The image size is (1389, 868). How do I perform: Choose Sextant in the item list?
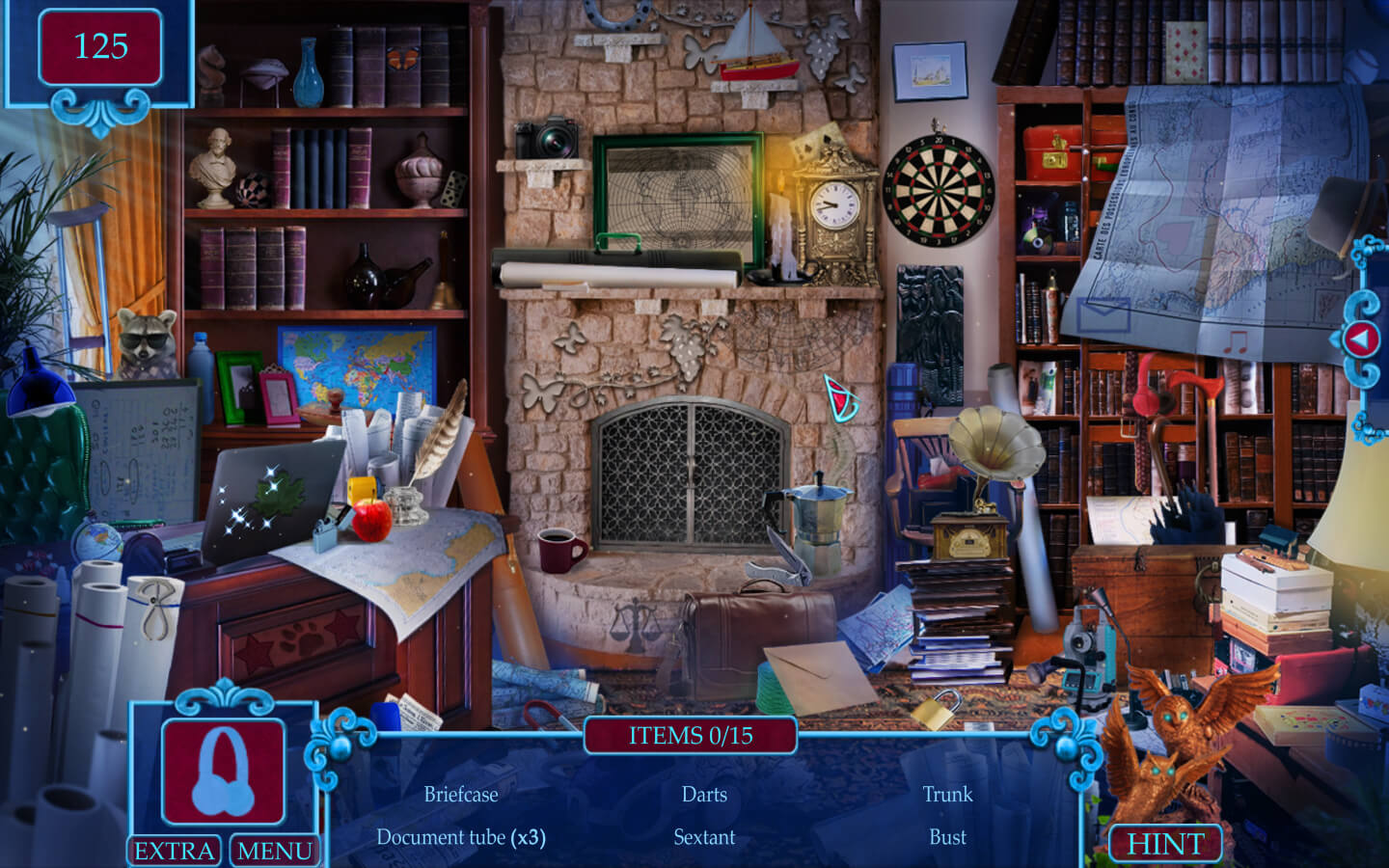coord(704,837)
